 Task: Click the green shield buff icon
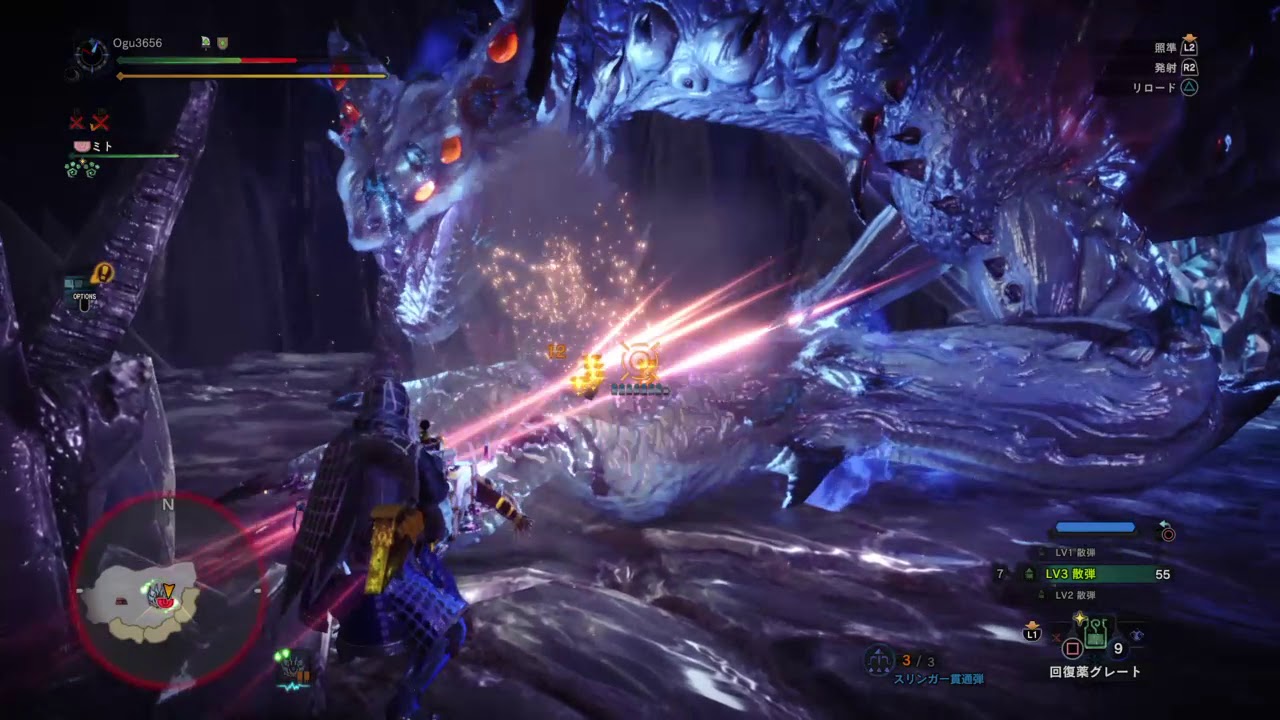(224, 43)
